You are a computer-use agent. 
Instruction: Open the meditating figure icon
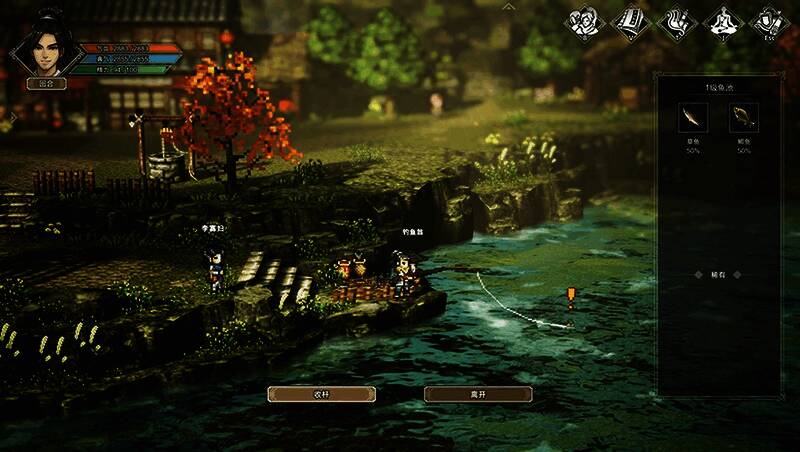pos(721,23)
